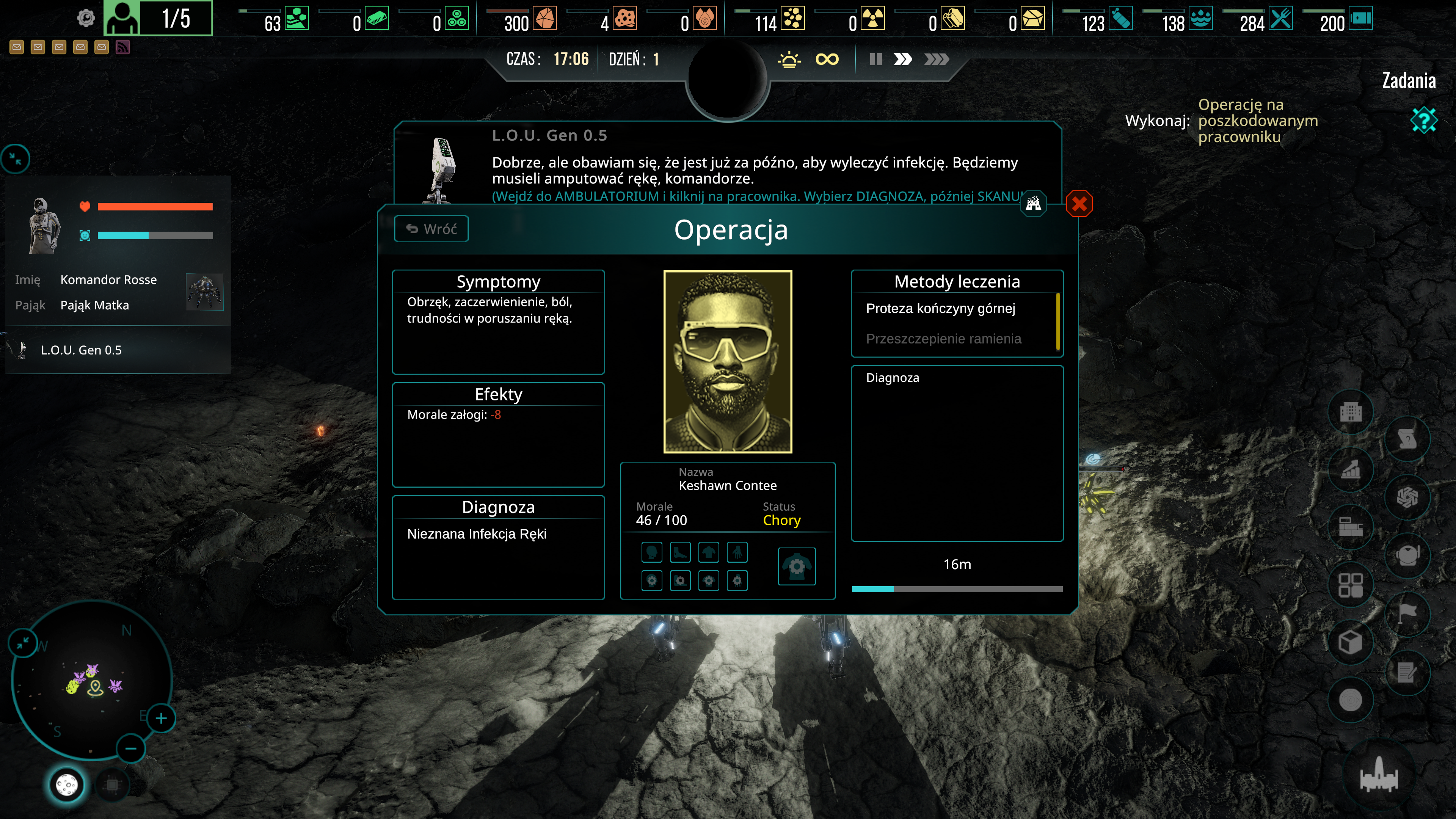This screenshot has width=1456, height=819.
Task: Pause the game time
Action: pyautogui.click(x=875, y=60)
